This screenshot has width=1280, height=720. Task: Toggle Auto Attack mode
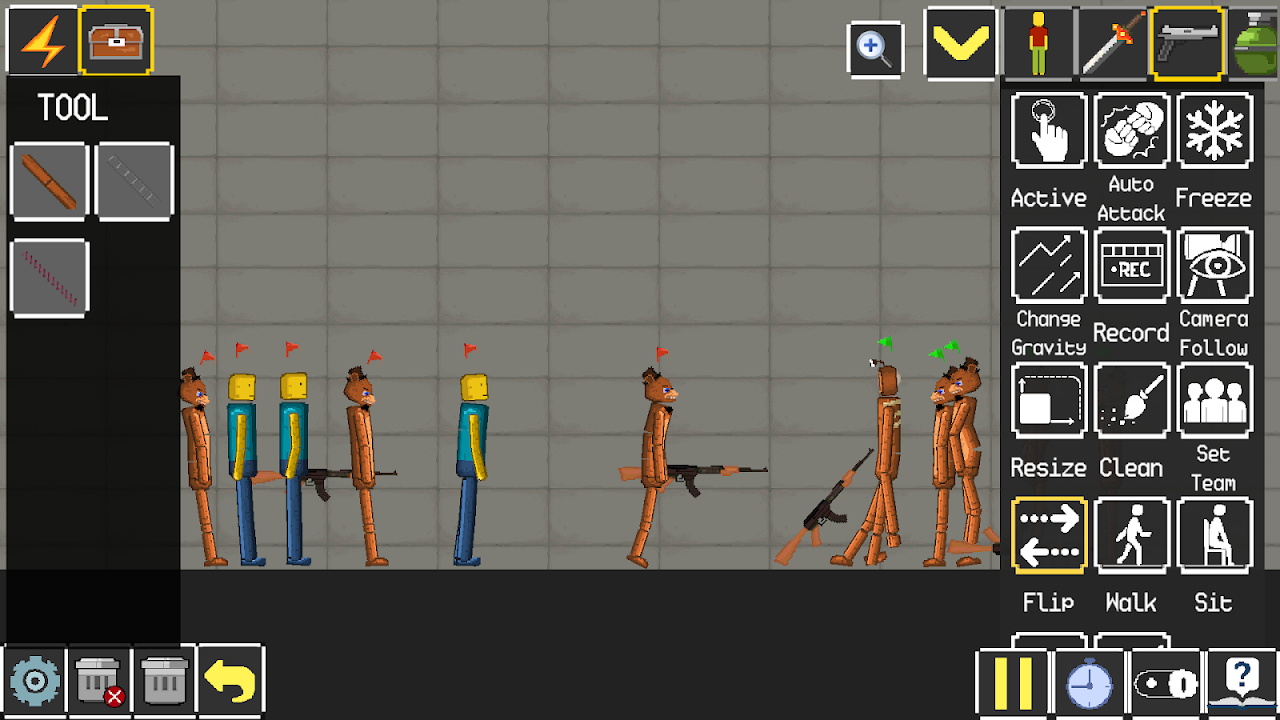pyautogui.click(x=1131, y=130)
